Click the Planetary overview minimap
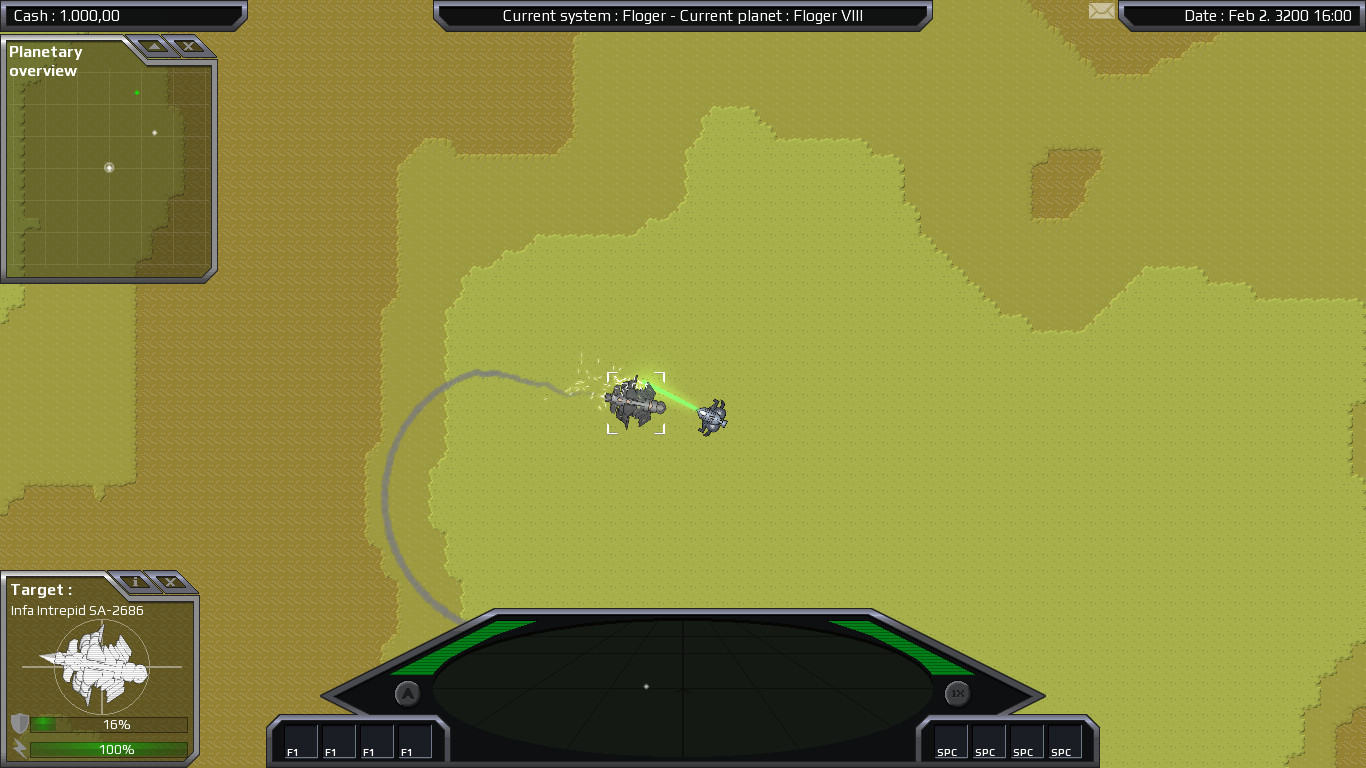Screen dimensions: 1366x768 point(109,168)
